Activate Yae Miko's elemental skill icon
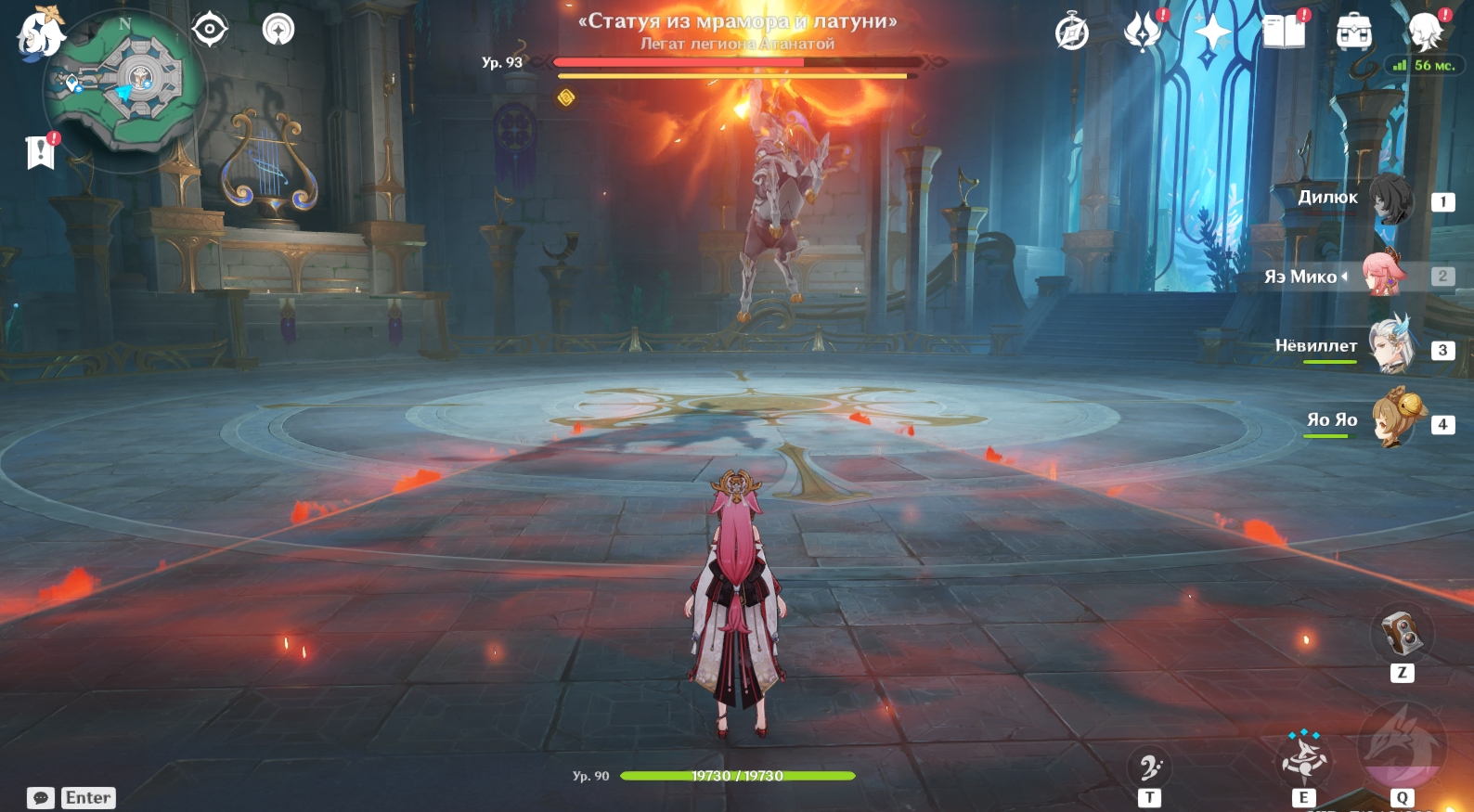Viewport: 1474px width, 812px height. (x=1304, y=758)
